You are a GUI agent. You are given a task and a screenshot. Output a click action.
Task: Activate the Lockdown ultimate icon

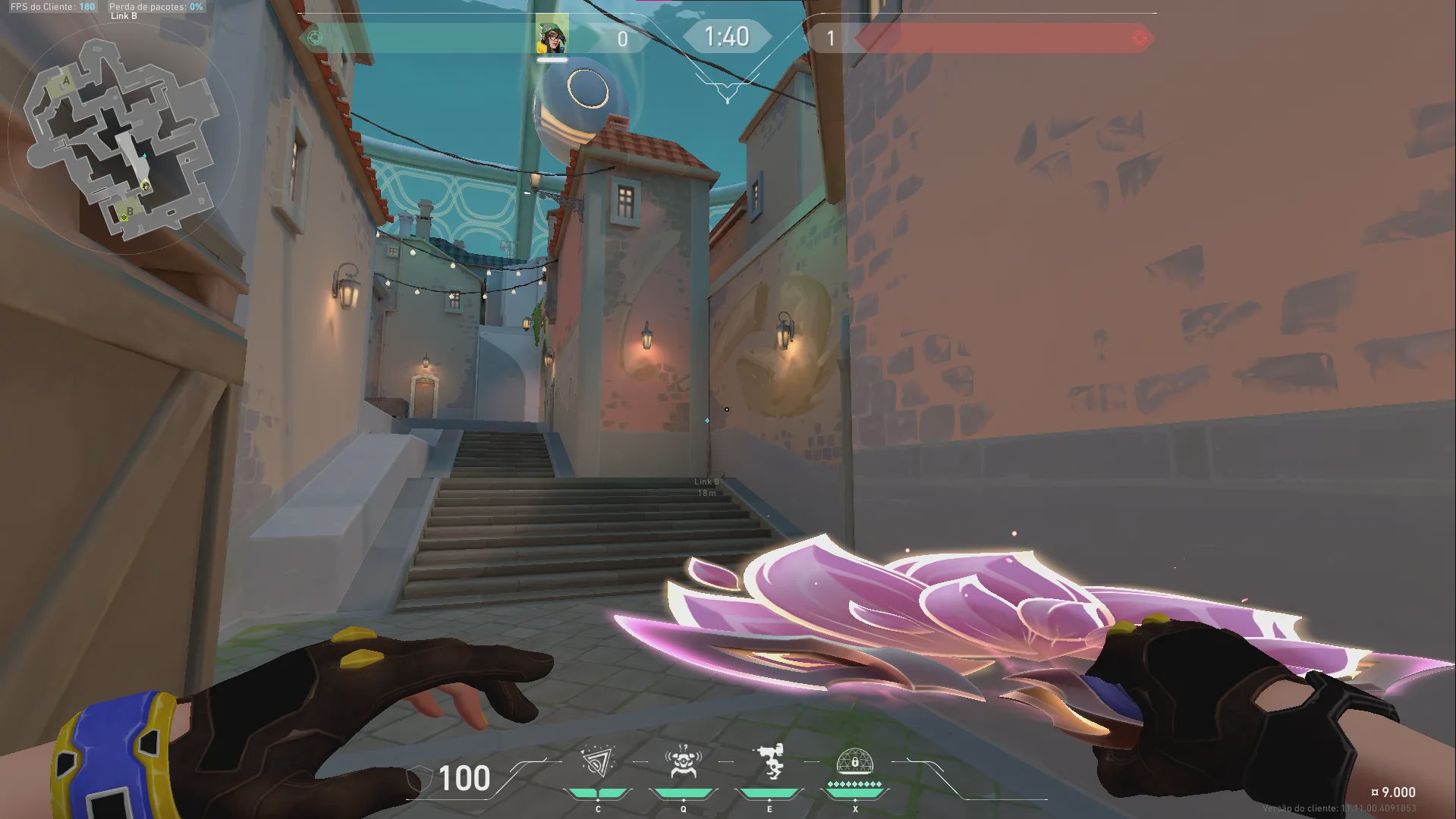click(x=854, y=761)
